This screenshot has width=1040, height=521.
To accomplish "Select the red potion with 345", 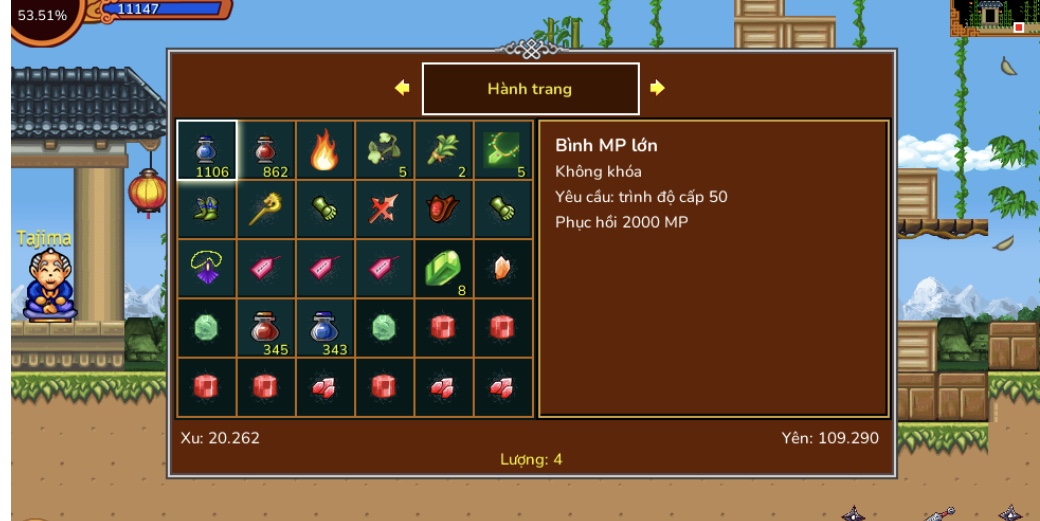I will tap(266, 328).
